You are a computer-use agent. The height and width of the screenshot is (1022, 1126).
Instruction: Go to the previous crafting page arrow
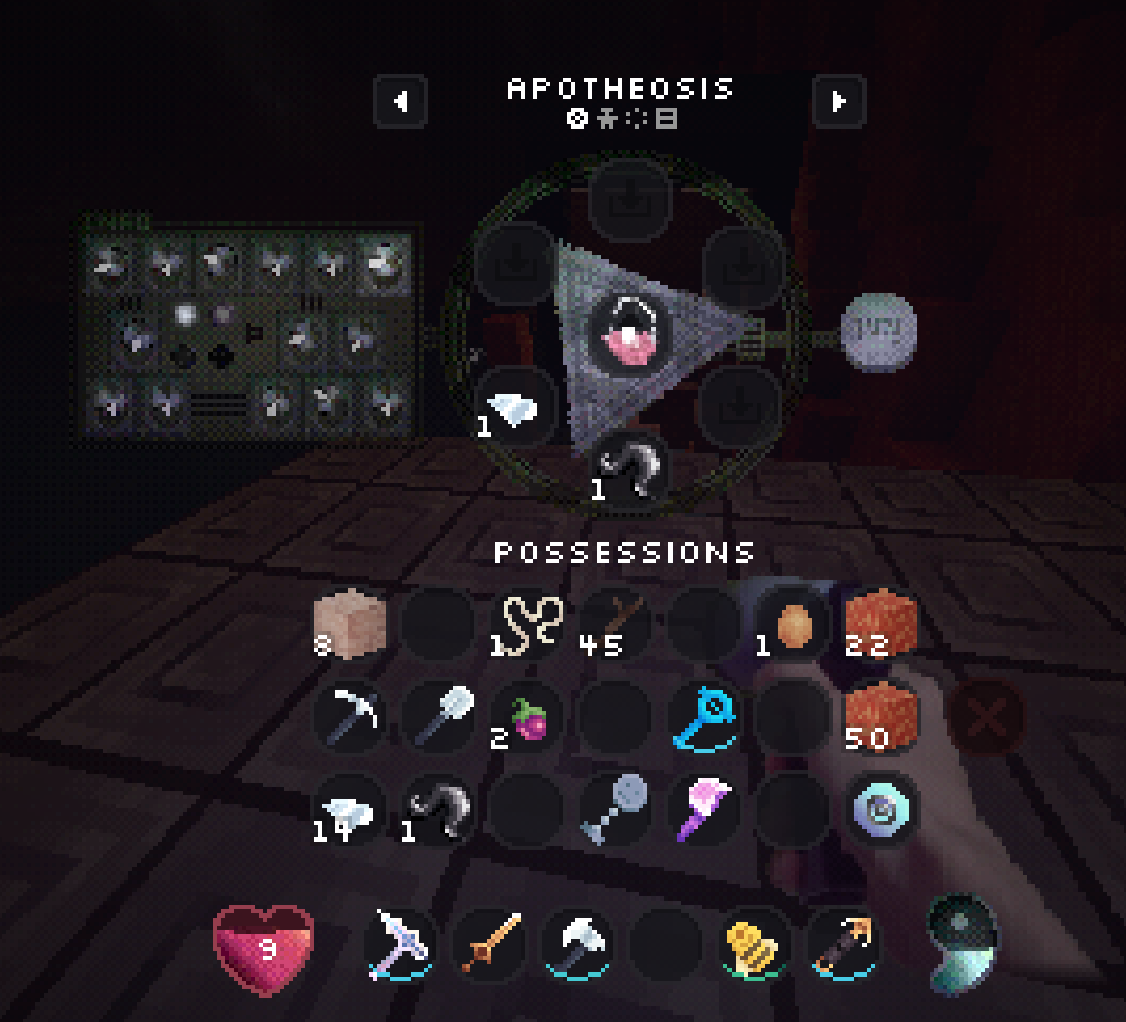pos(401,101)
